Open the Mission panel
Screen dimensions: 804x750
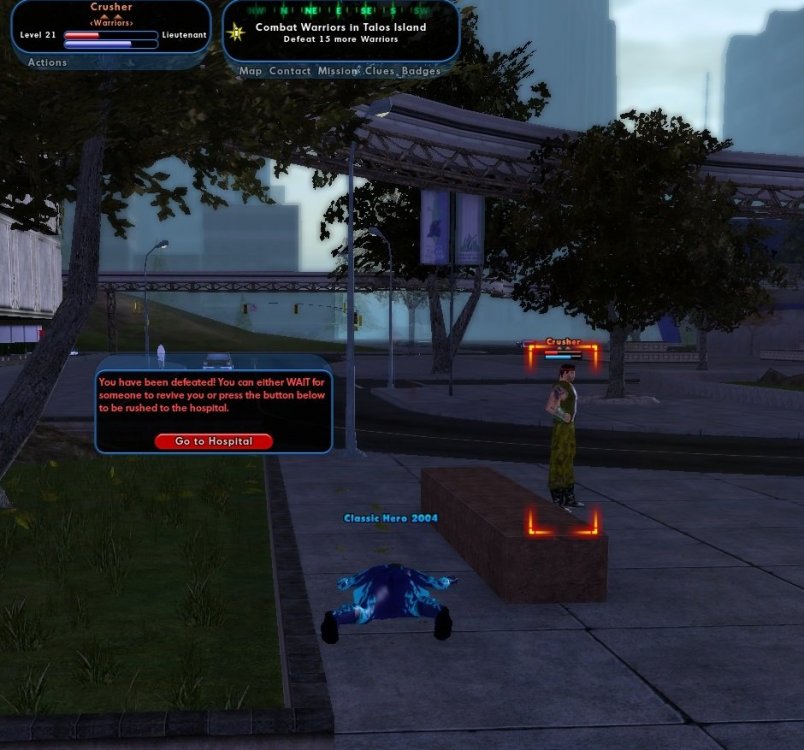[337, 72]
